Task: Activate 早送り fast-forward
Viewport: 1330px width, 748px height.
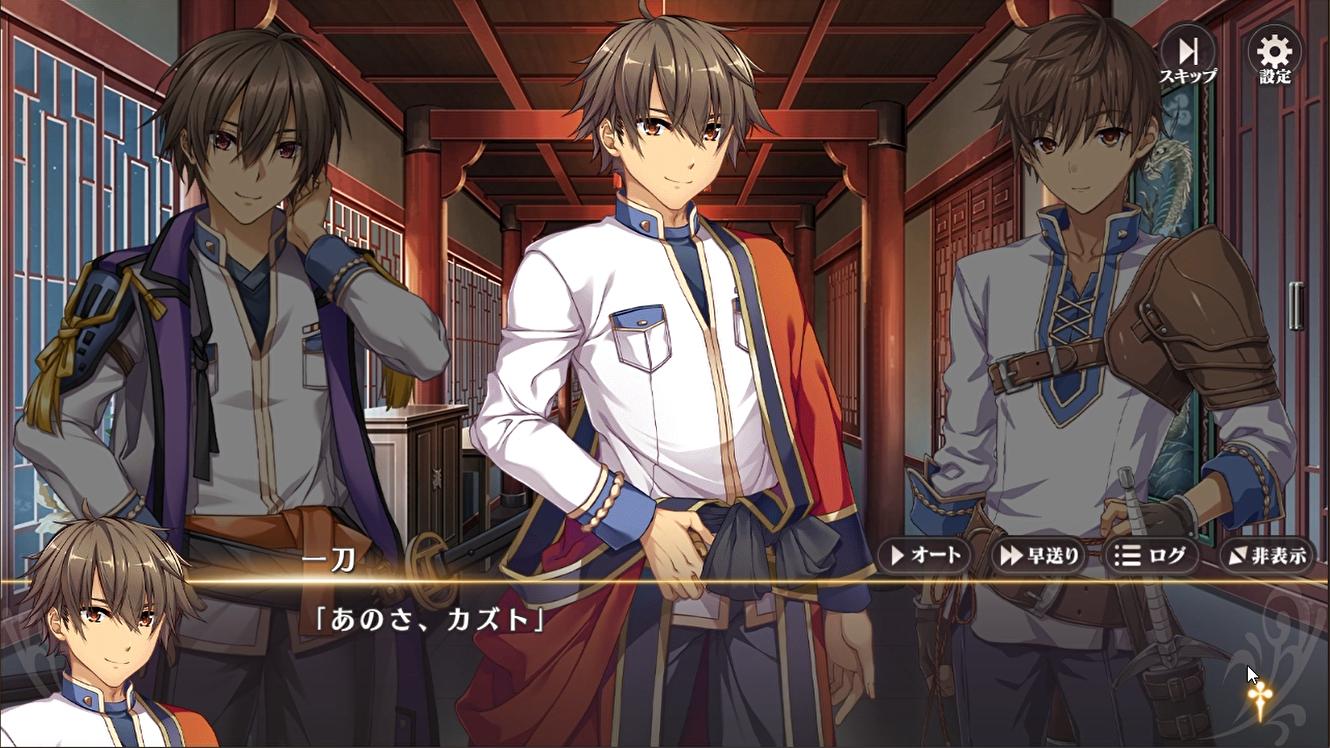Action: 1041,555
